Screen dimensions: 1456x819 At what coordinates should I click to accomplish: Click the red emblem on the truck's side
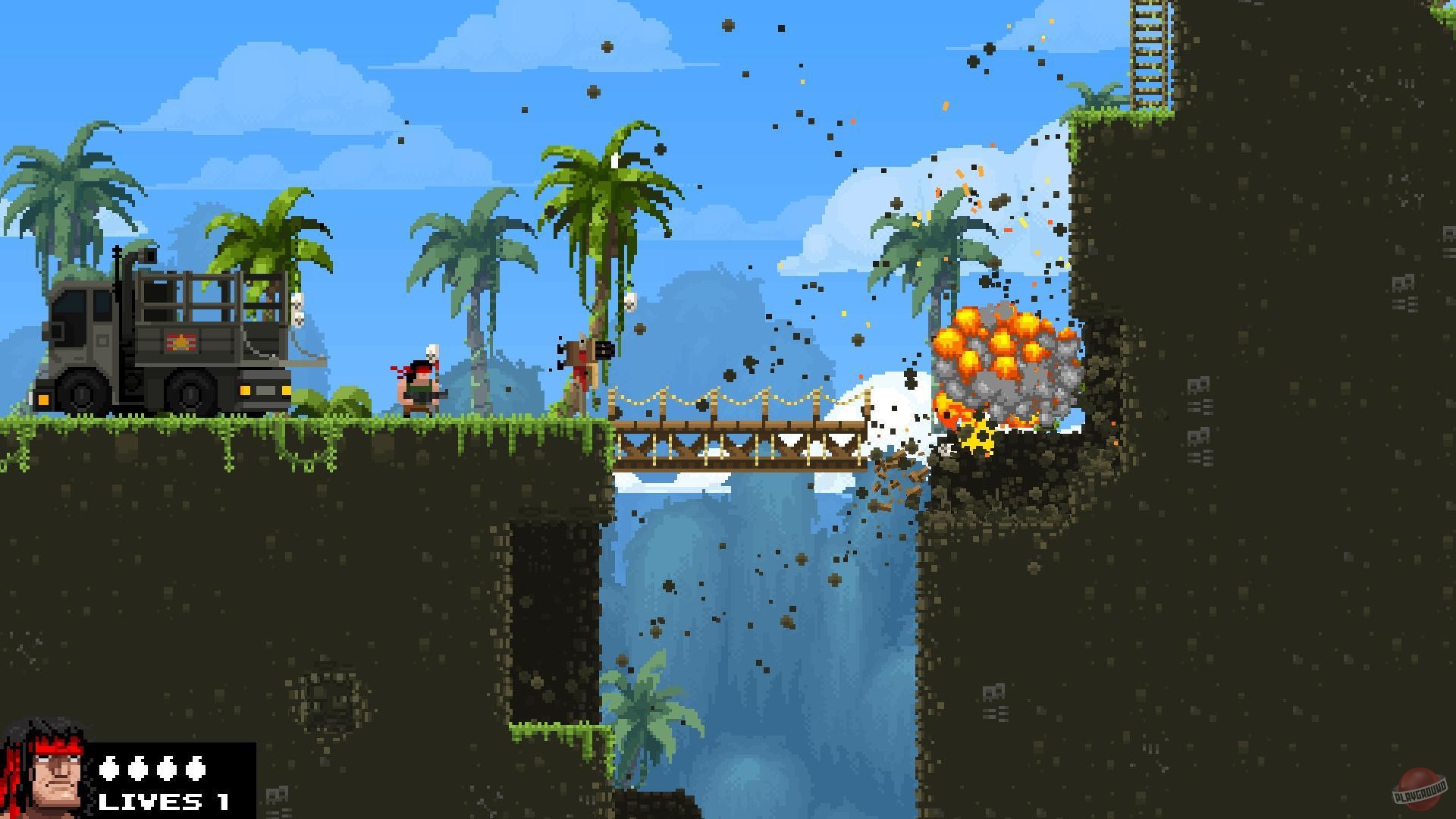pyautogui.click(x=180, y=343)
